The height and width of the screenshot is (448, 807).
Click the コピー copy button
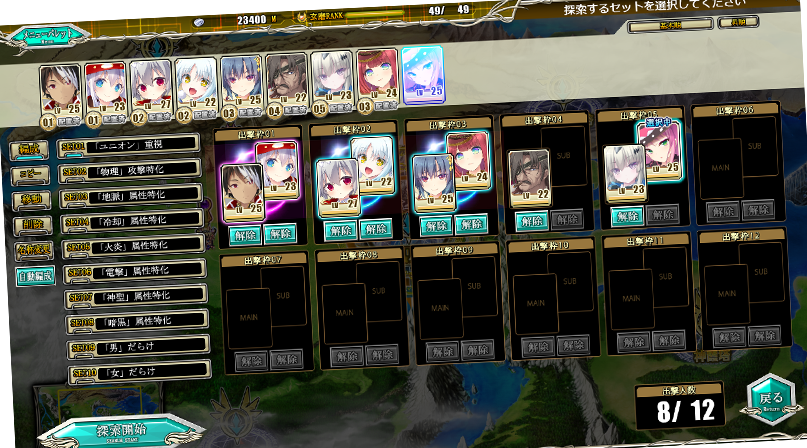click(x=31, y=174)
